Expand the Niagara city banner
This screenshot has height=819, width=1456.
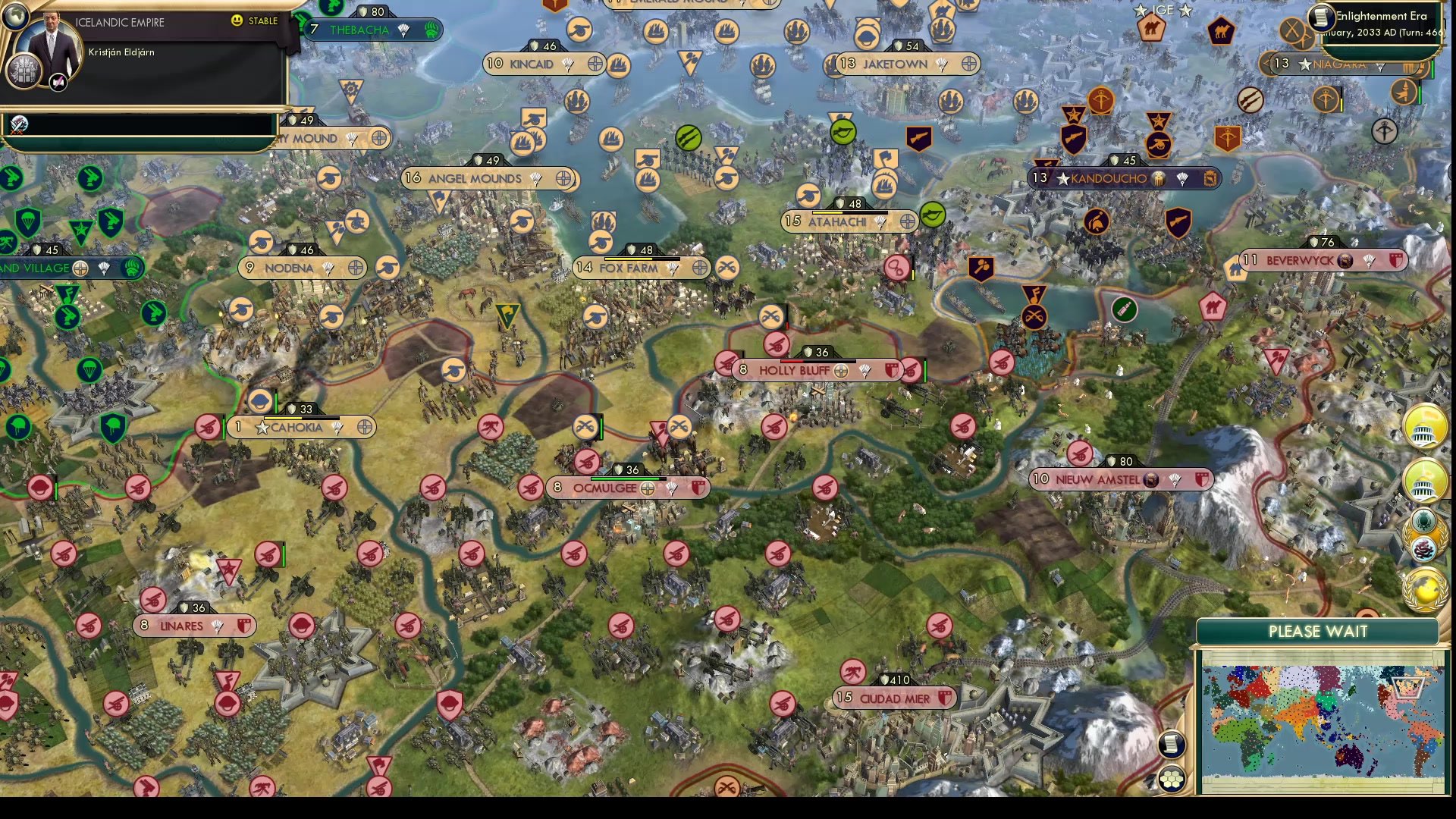point(1357,65)
